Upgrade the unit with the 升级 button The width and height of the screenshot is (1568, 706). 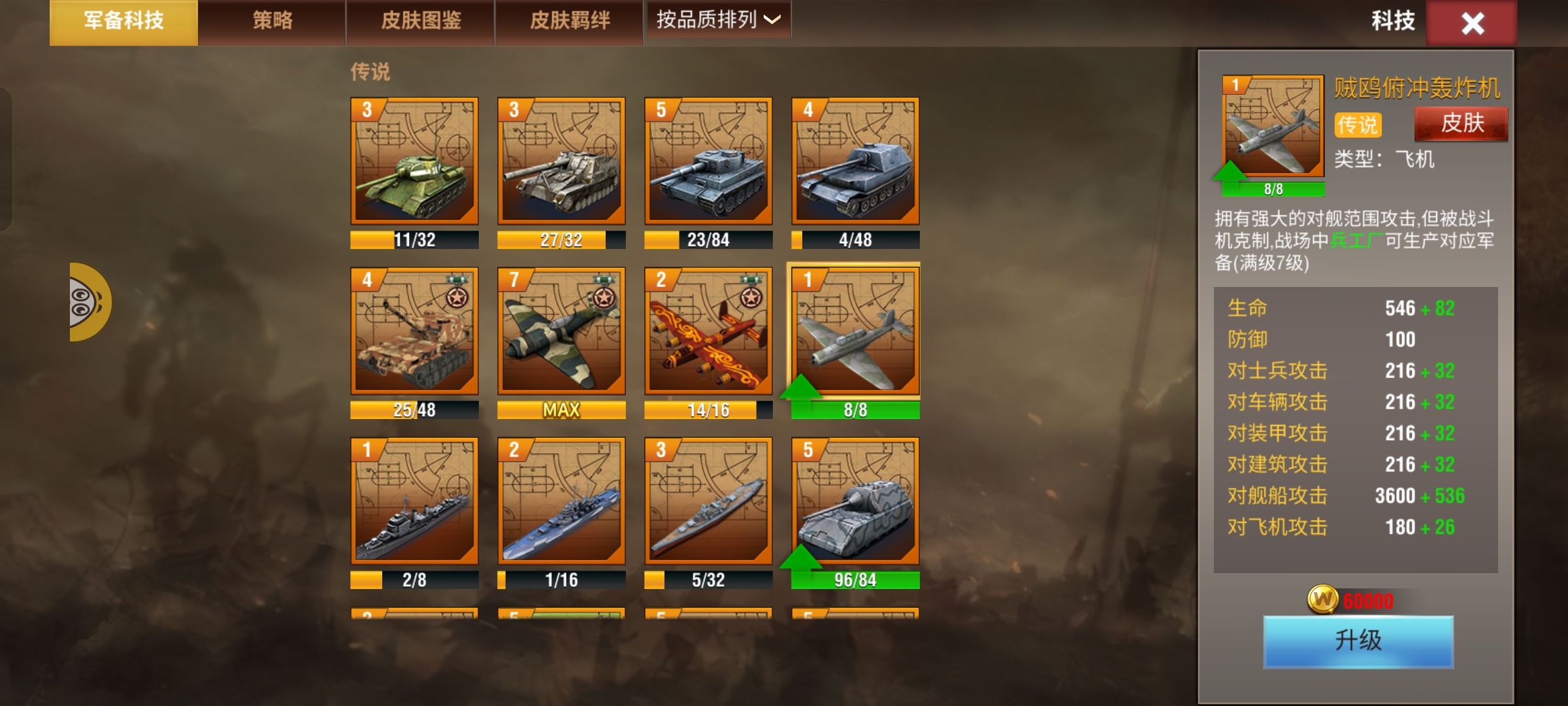coord(1358,641)
